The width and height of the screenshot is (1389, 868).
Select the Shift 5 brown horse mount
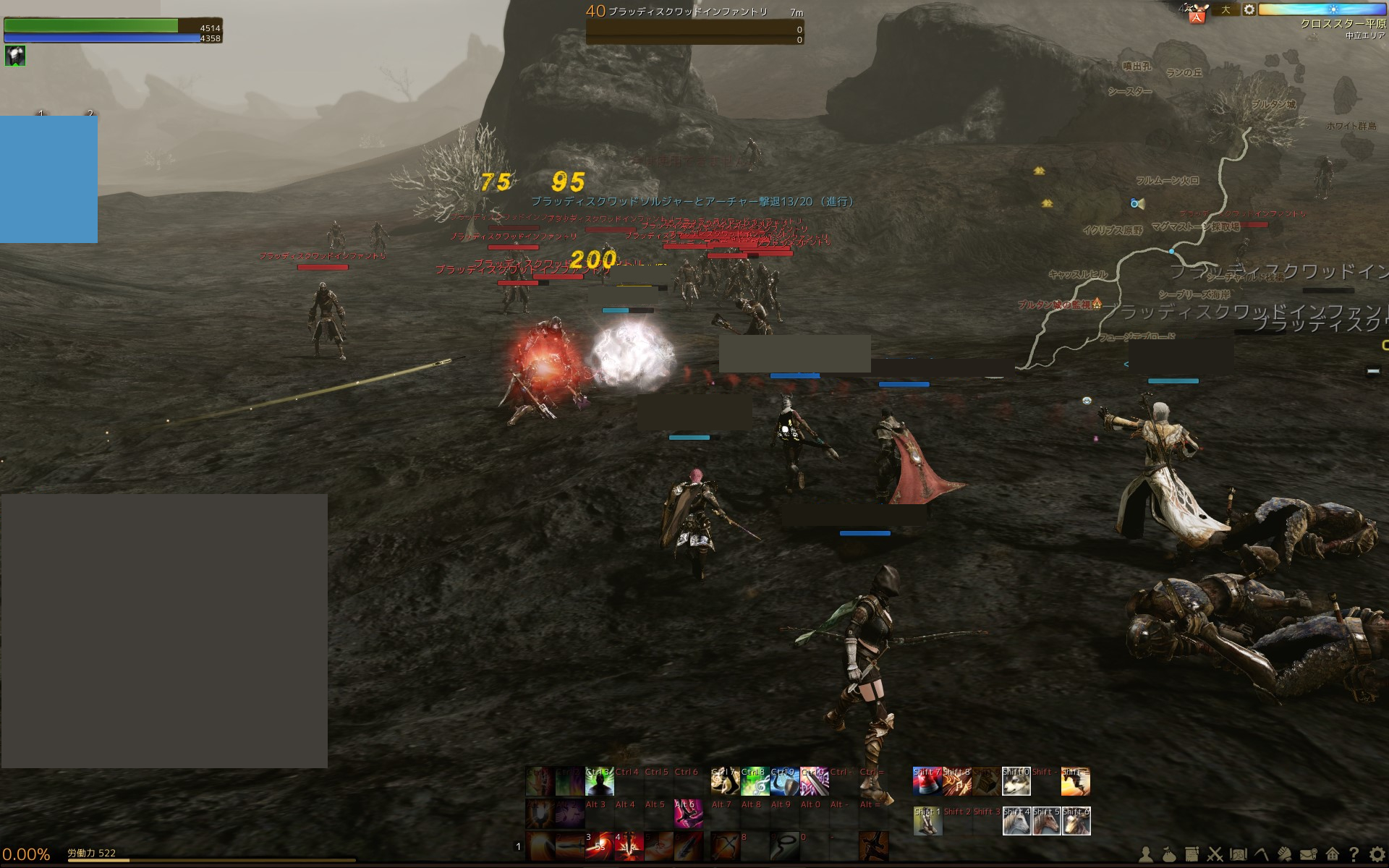point(1045,821)
